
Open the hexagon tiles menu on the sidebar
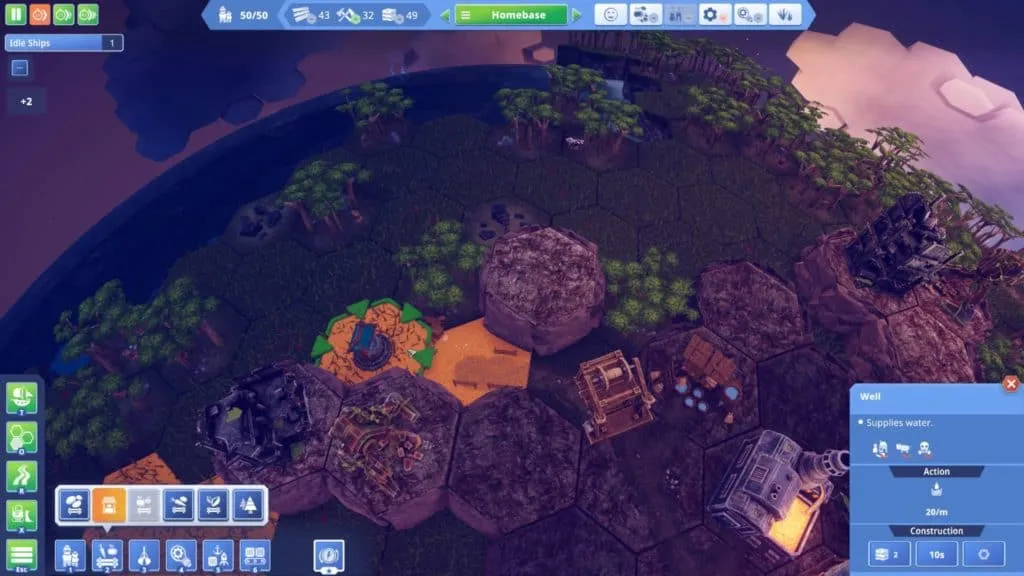coord(21,439)
